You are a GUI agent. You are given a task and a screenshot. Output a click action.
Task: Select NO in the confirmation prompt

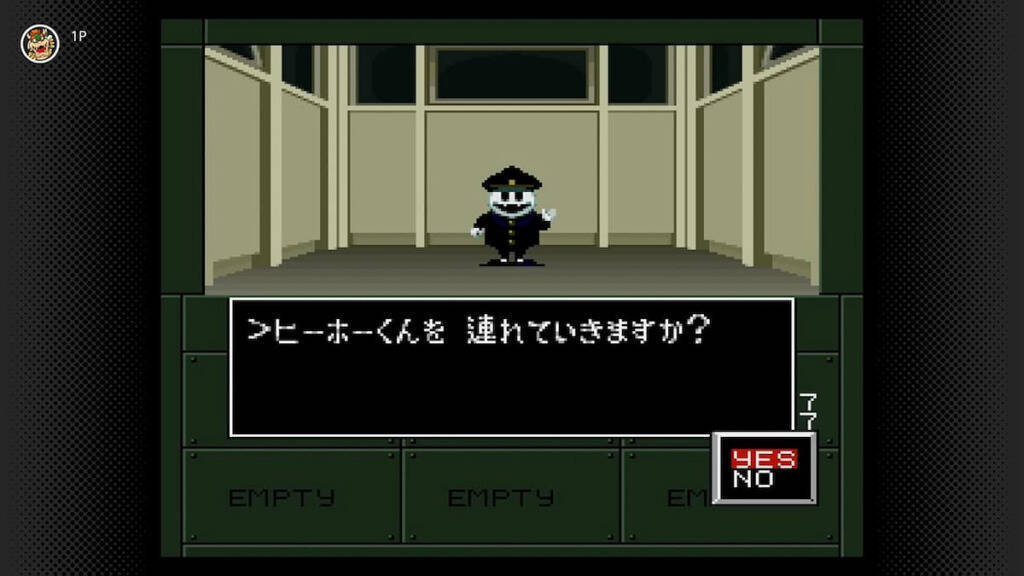coord(753,479)
